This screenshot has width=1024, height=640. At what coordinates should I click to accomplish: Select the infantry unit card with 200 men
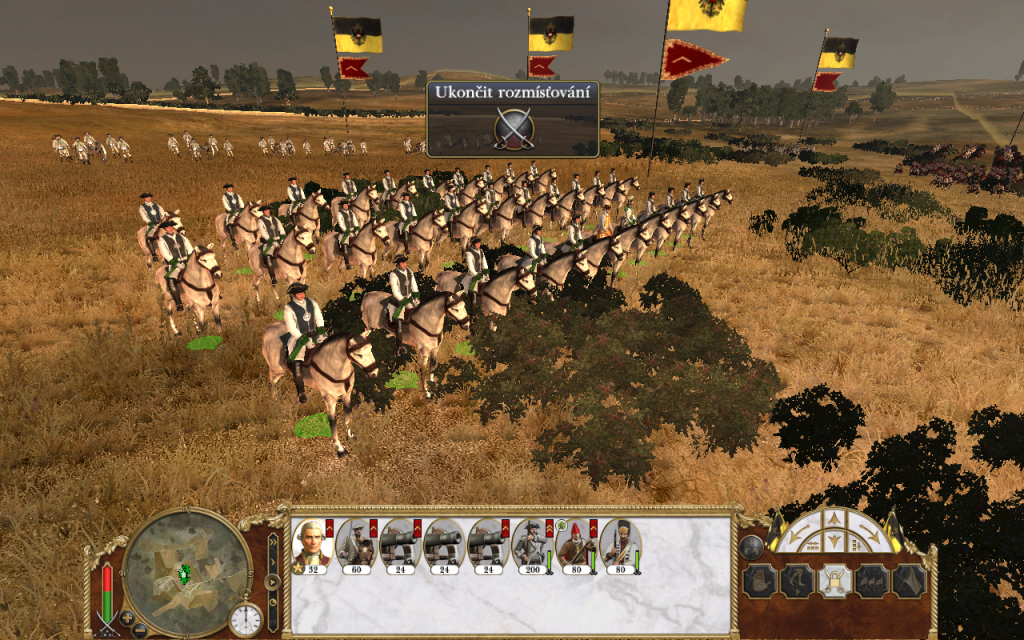point(531,546)
